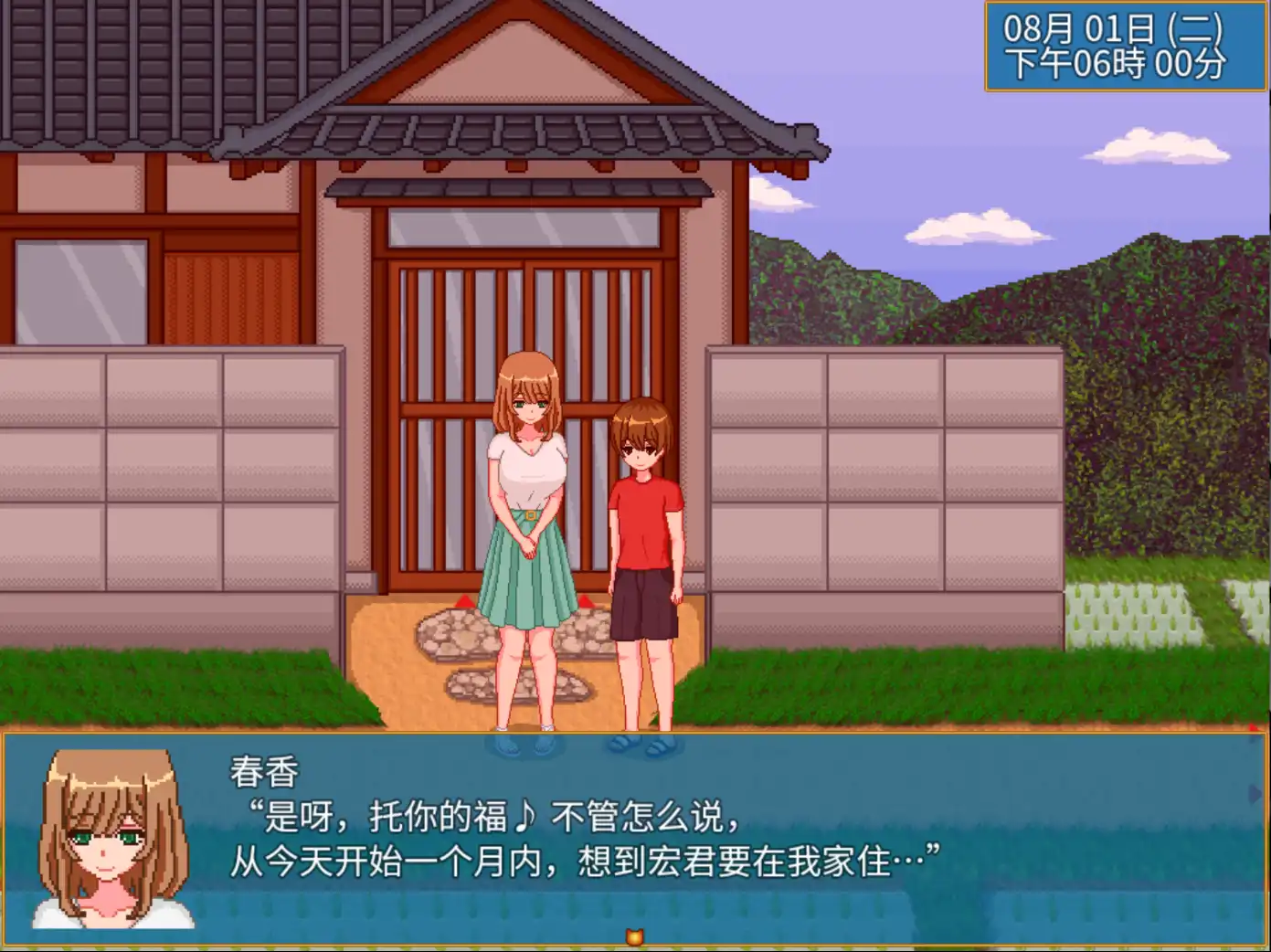Click the orange cat continue indicator

tap(636, 935)
